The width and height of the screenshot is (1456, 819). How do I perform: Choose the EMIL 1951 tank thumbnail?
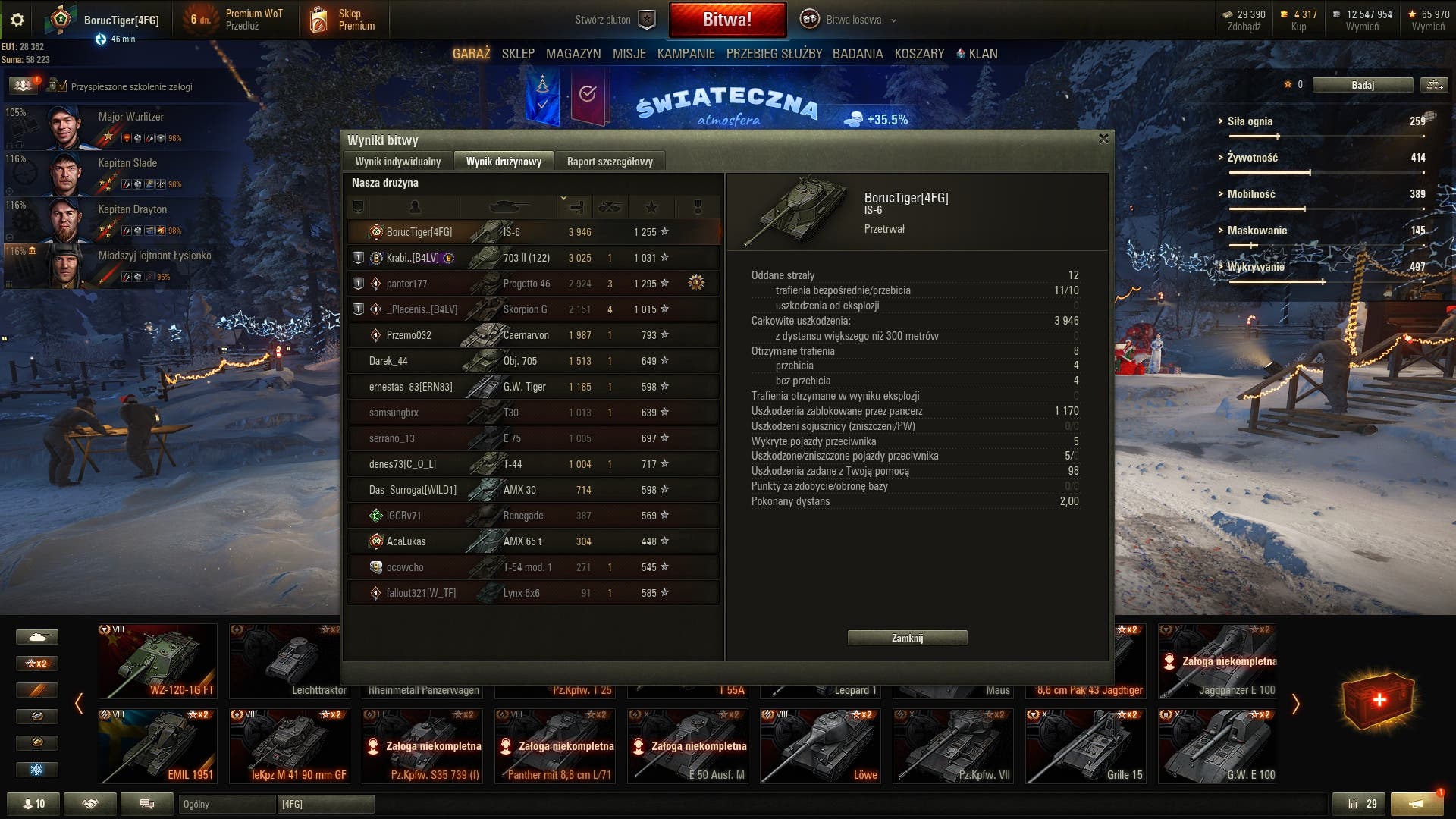tap(158, 746)
